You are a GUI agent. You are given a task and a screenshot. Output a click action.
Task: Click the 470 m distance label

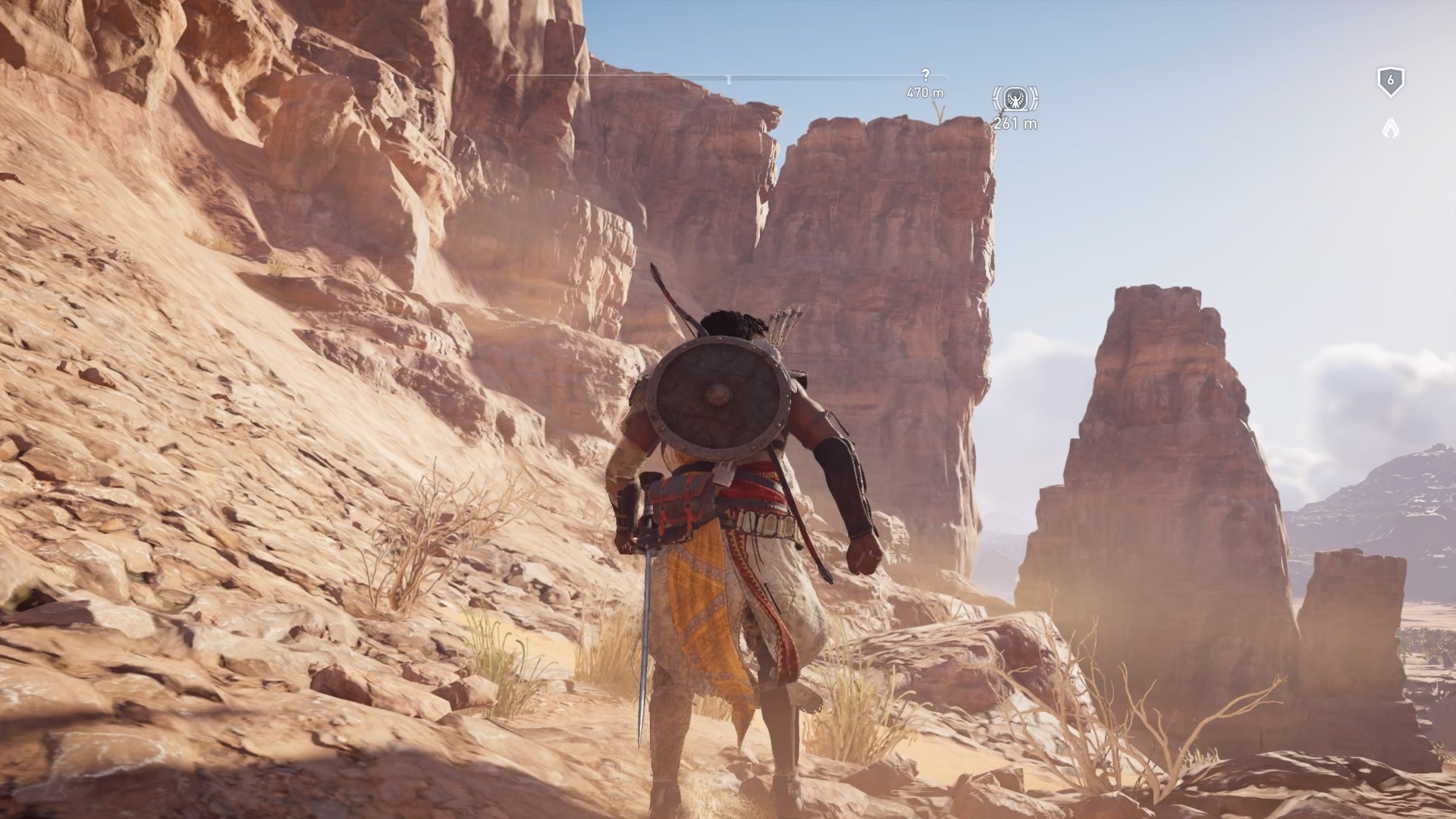tap(926, 92)
